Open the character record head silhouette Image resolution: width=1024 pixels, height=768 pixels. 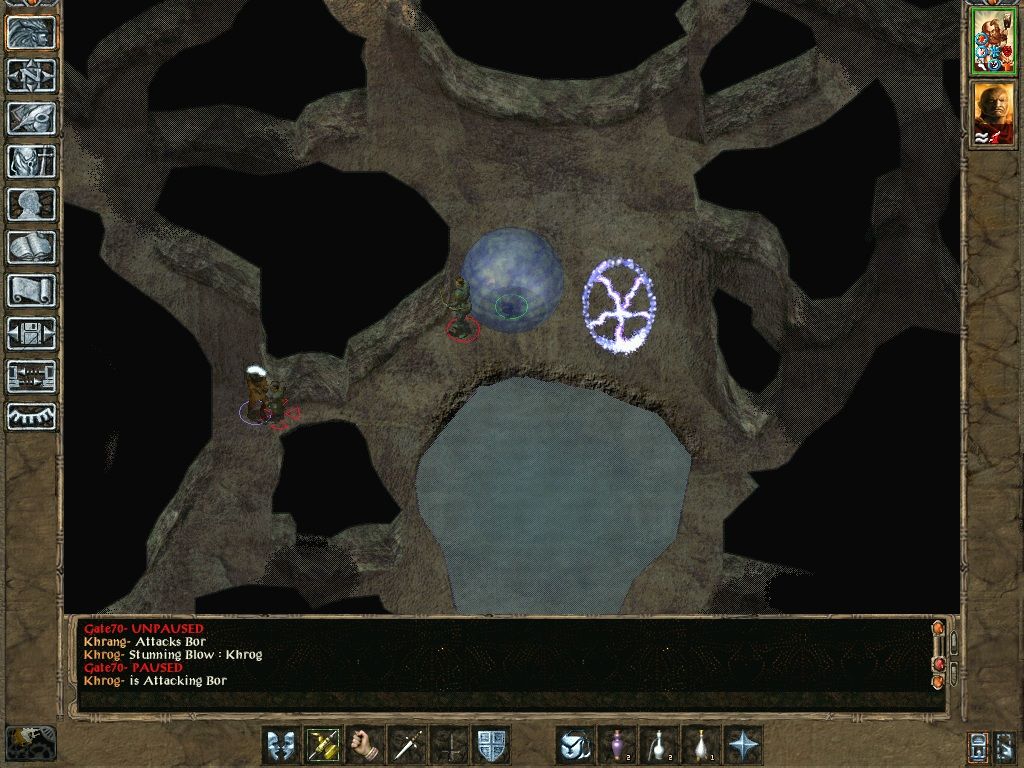(x=32, y=204)
